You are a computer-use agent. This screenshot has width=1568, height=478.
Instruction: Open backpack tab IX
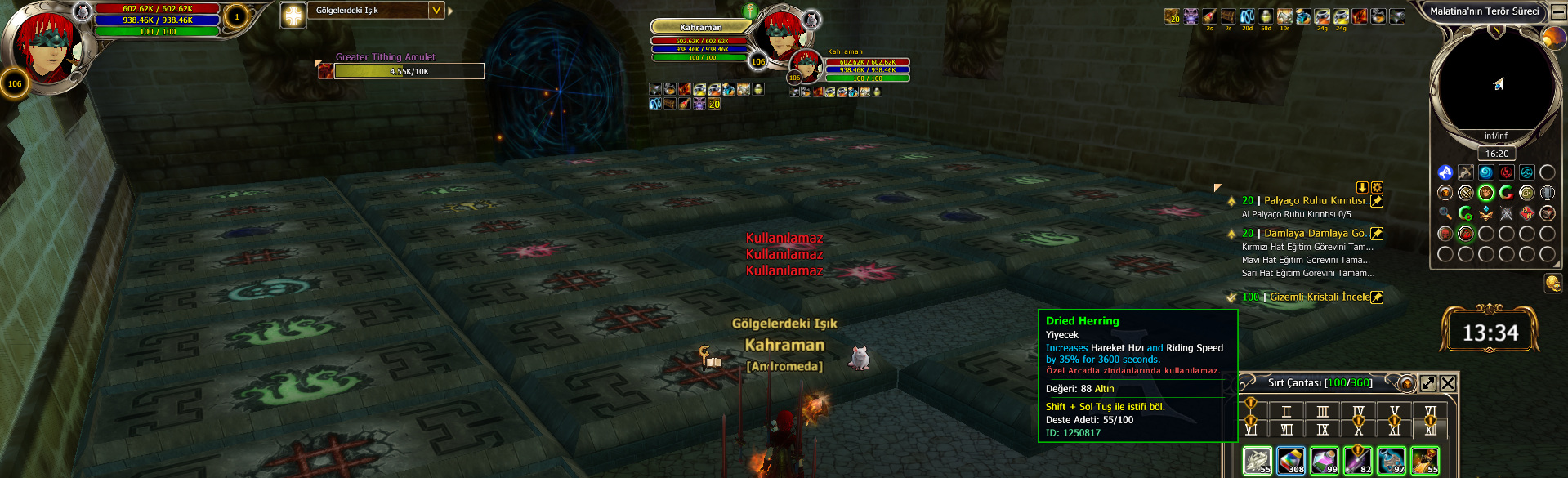(x=1322, y=429)
